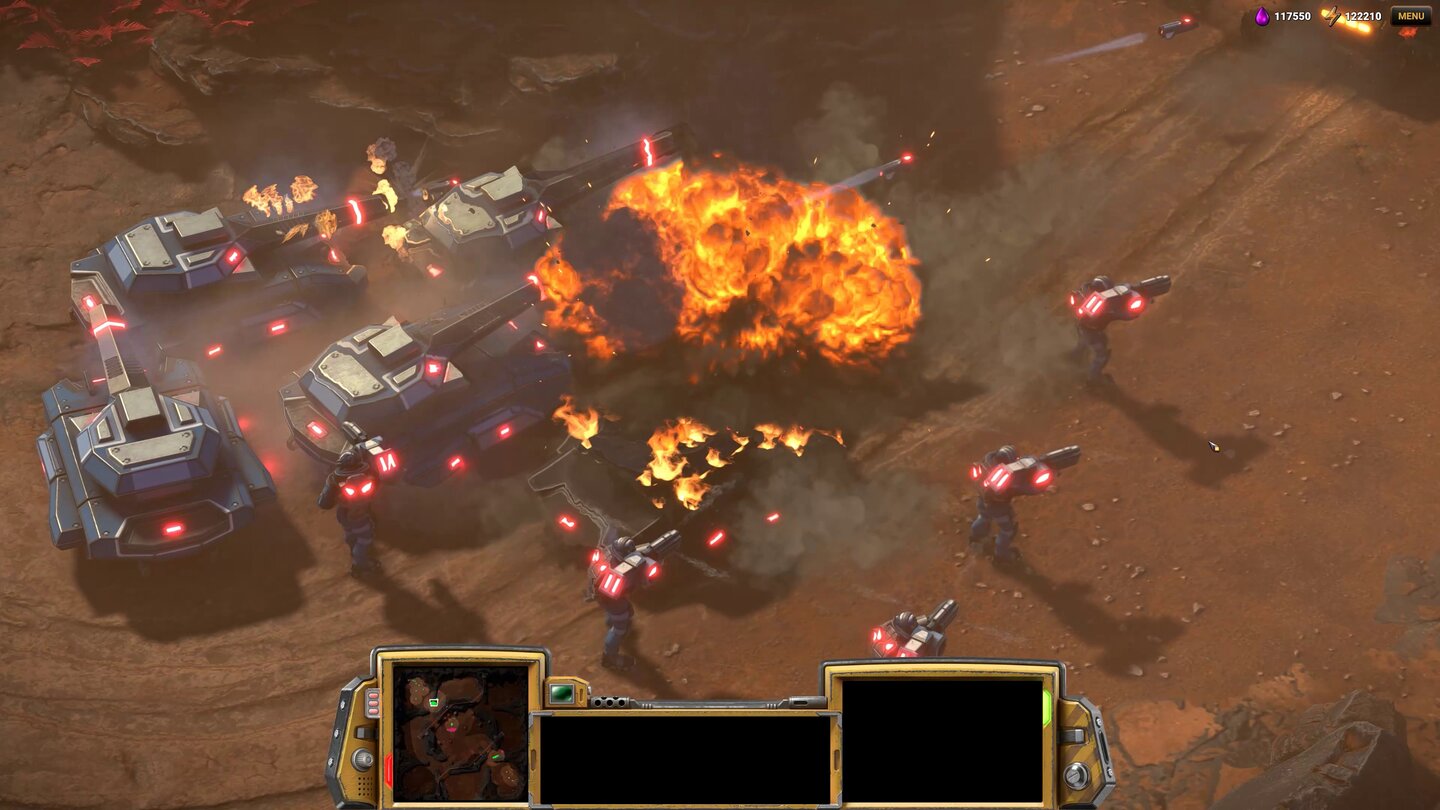
Task: Toggle the left console dial knob
Action: point(362,760)
